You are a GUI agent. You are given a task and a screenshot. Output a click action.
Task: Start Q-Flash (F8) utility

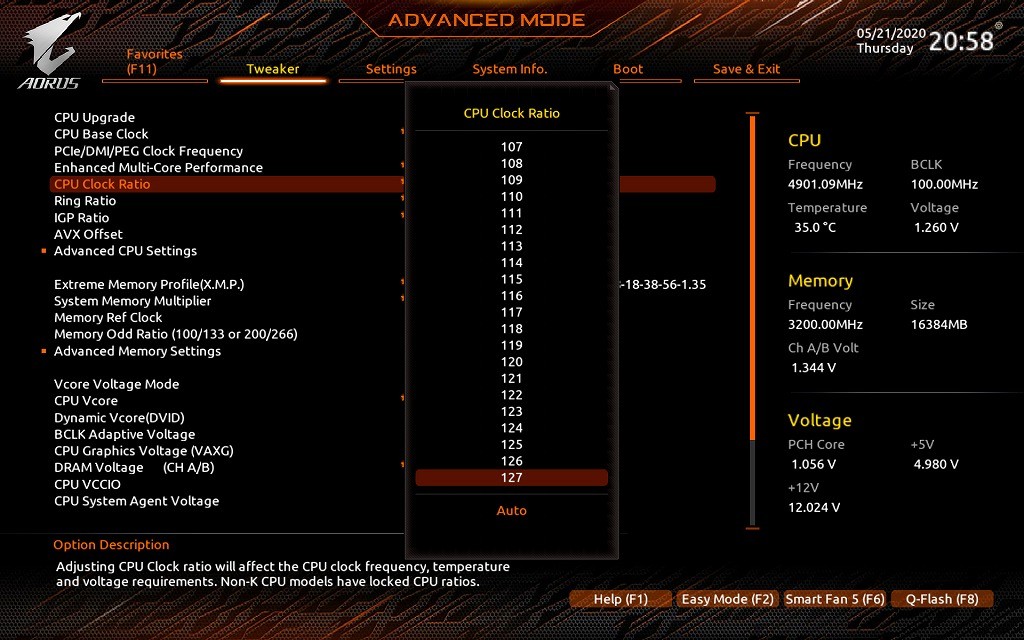point(942,599)
